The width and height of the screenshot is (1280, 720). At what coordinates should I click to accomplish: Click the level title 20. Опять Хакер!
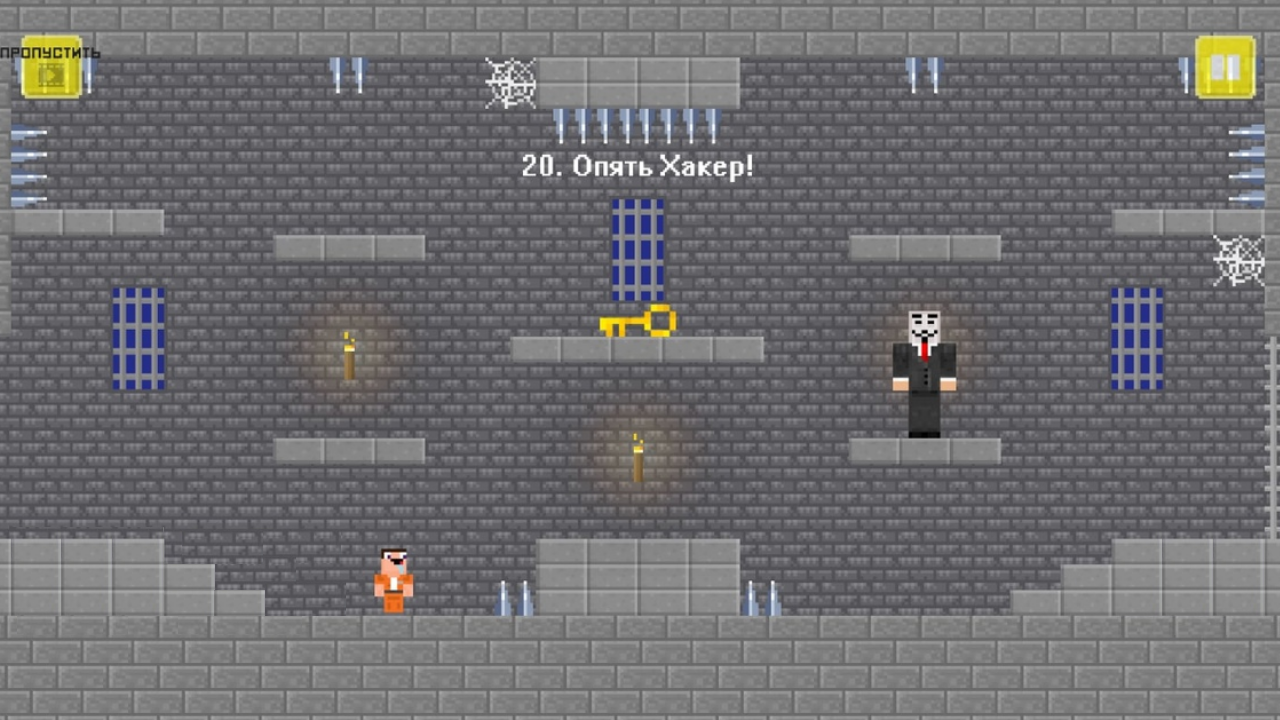(637, 167)
